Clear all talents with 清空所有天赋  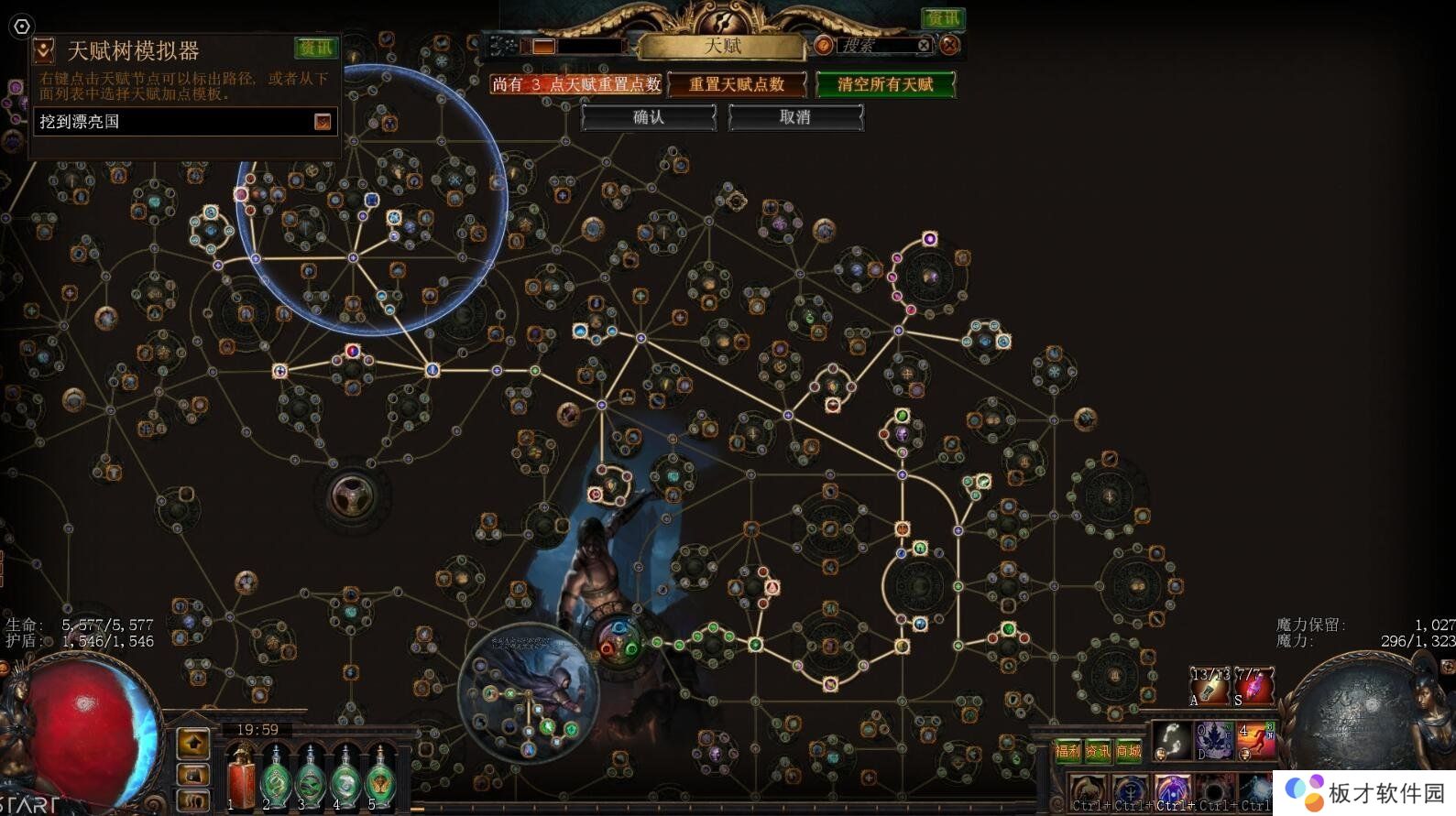tap(885, 84)
